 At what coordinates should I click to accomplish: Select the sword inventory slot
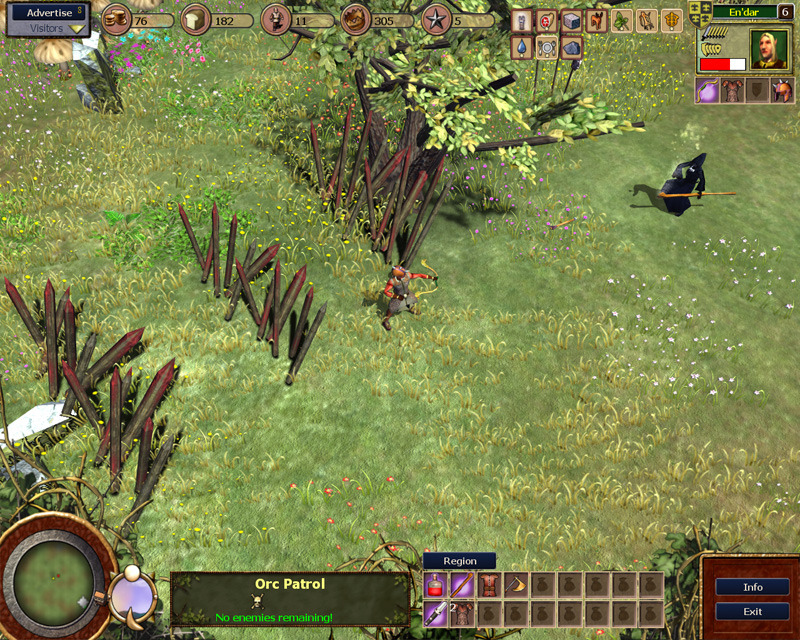(x=436, y=612)
